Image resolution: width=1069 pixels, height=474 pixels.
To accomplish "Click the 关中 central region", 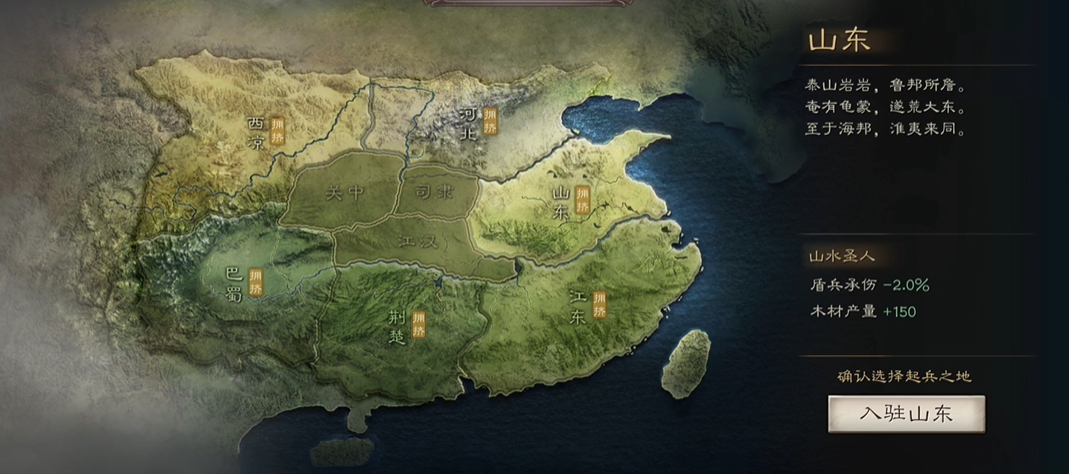I will coord(346,191).
